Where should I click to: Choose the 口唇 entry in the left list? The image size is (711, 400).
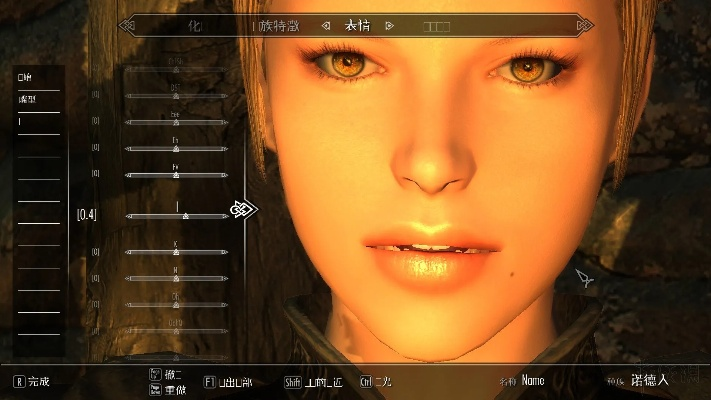[24, 76]
